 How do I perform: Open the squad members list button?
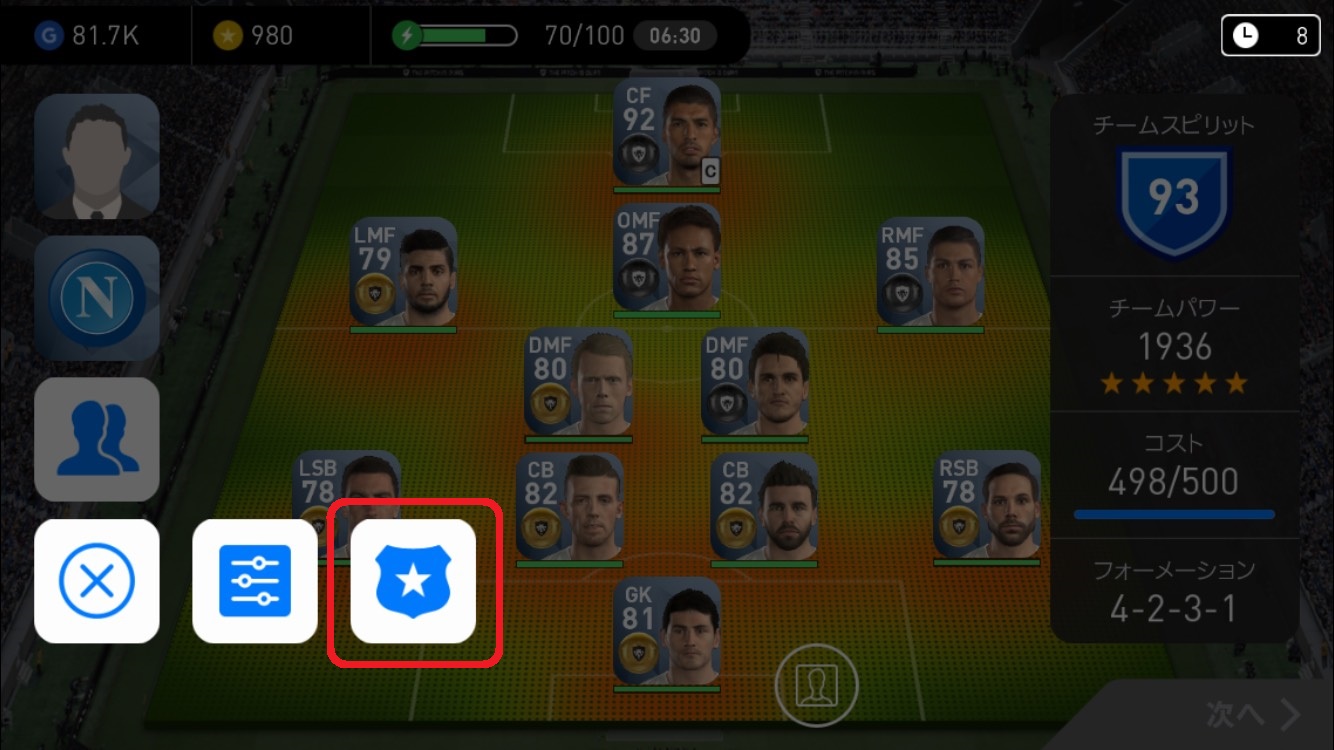coord(97,439)
